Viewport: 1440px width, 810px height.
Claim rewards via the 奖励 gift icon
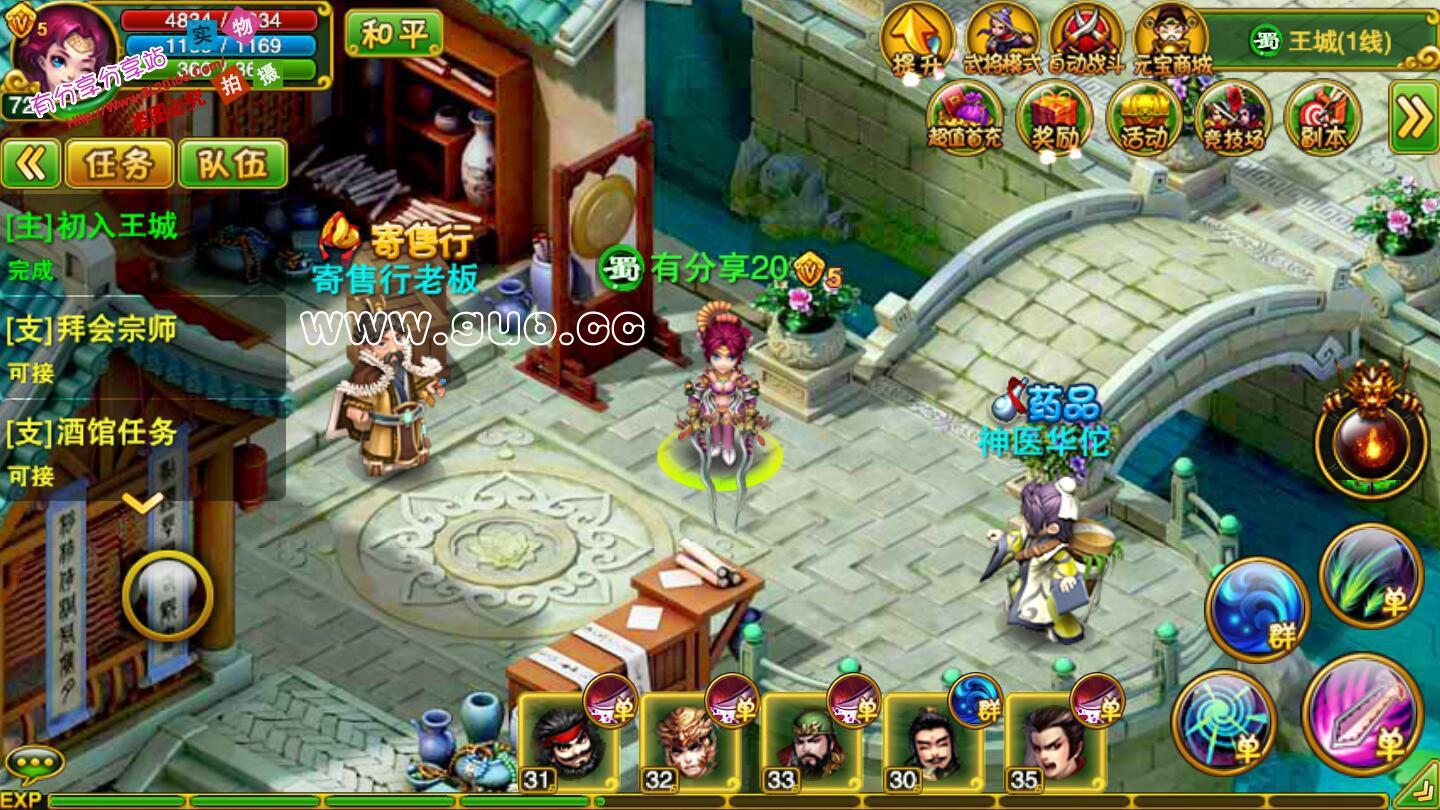click(1054, 117)
